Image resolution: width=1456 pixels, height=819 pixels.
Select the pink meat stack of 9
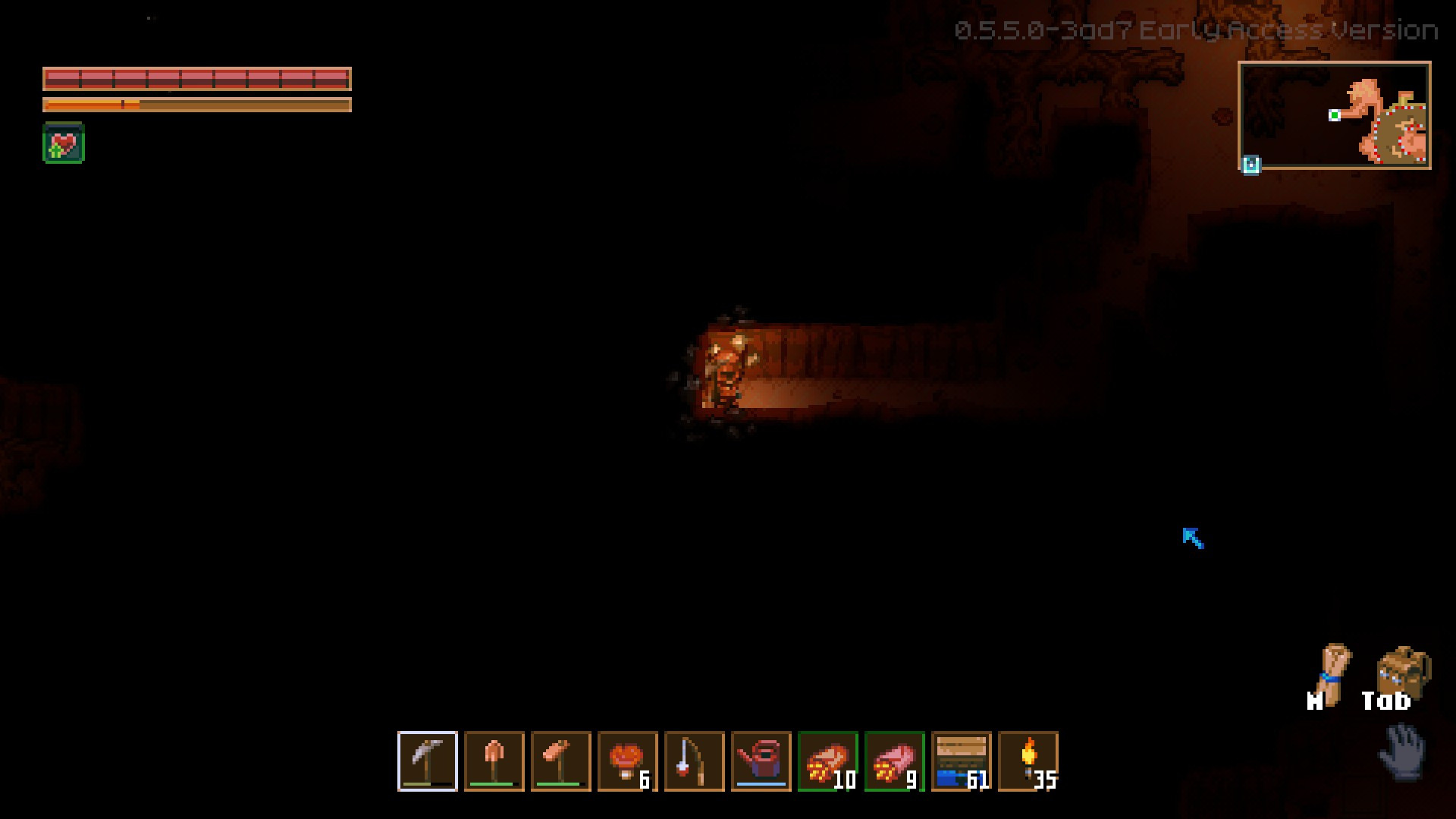click(895, 761)
